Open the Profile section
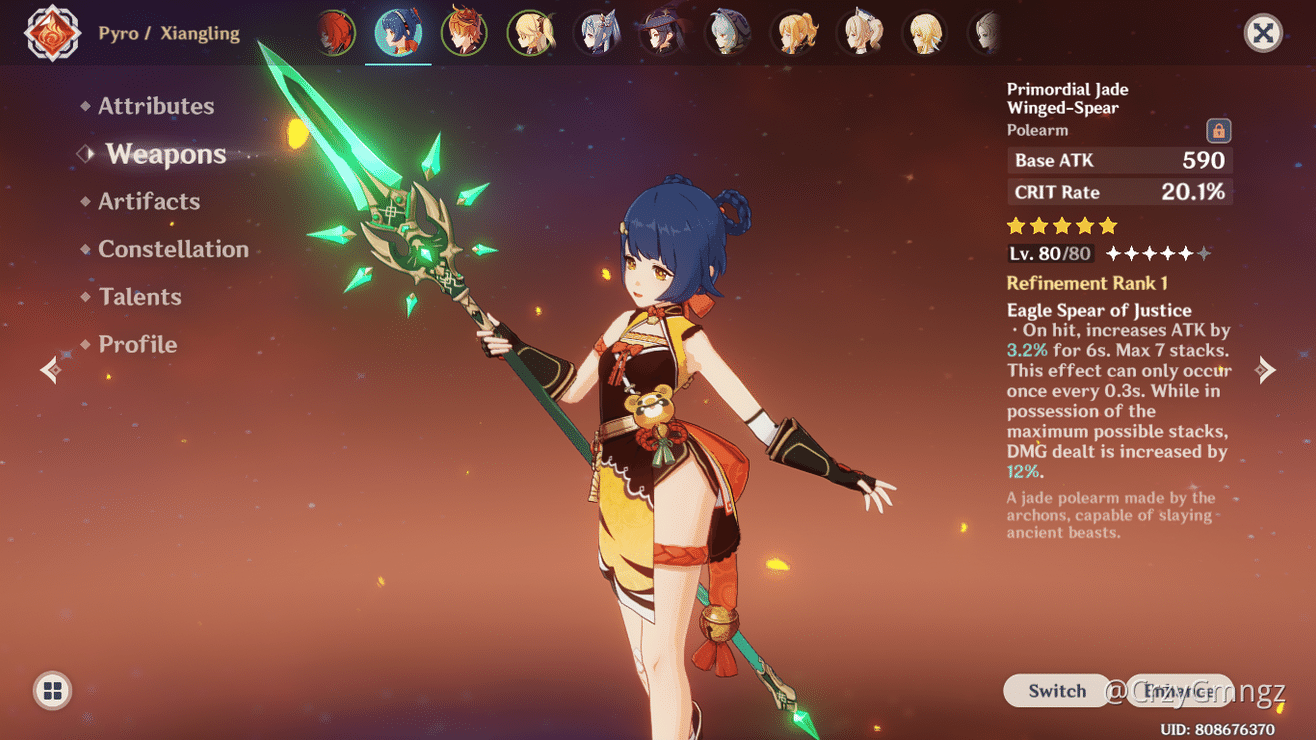 coord(137,344)
